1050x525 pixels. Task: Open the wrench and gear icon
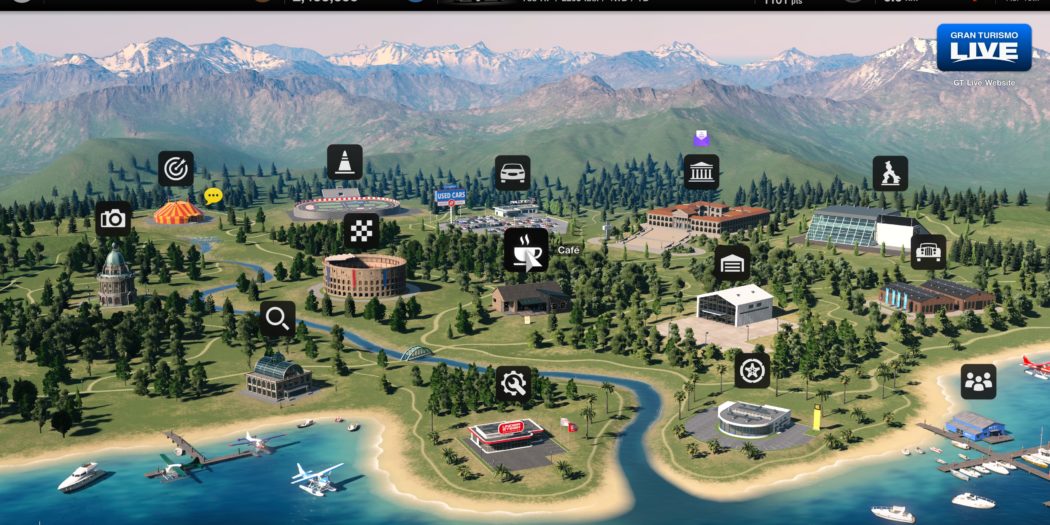click(x=514, y=383)
